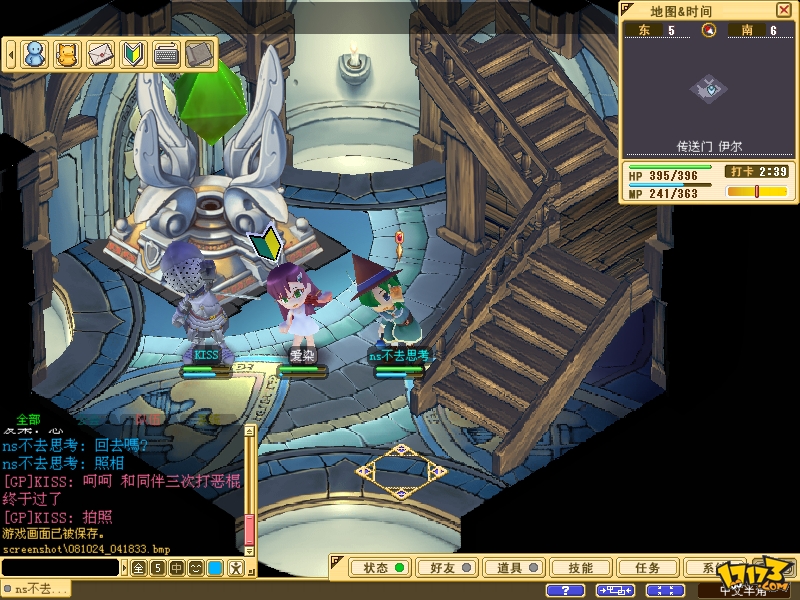Close the 地图&时间 map panel
The image size is (800, 600).
[784, 10]
